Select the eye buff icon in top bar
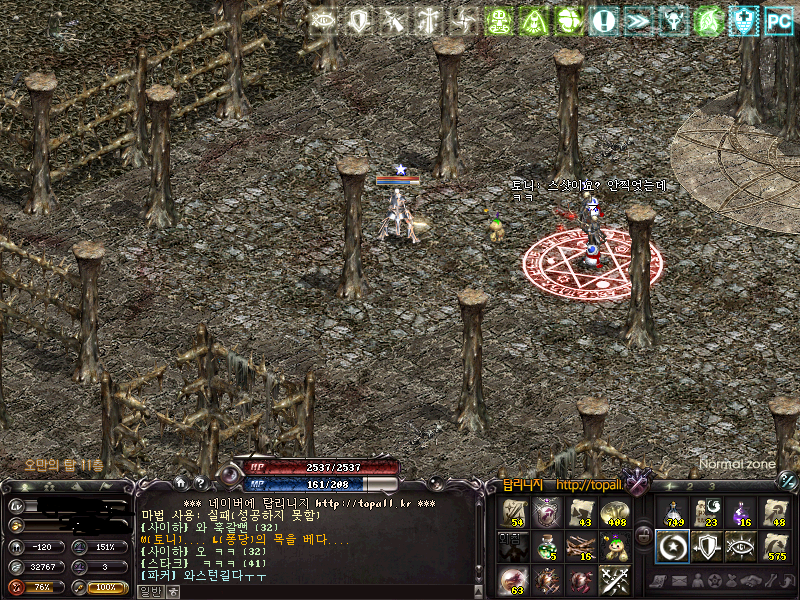 coord(323,20)
